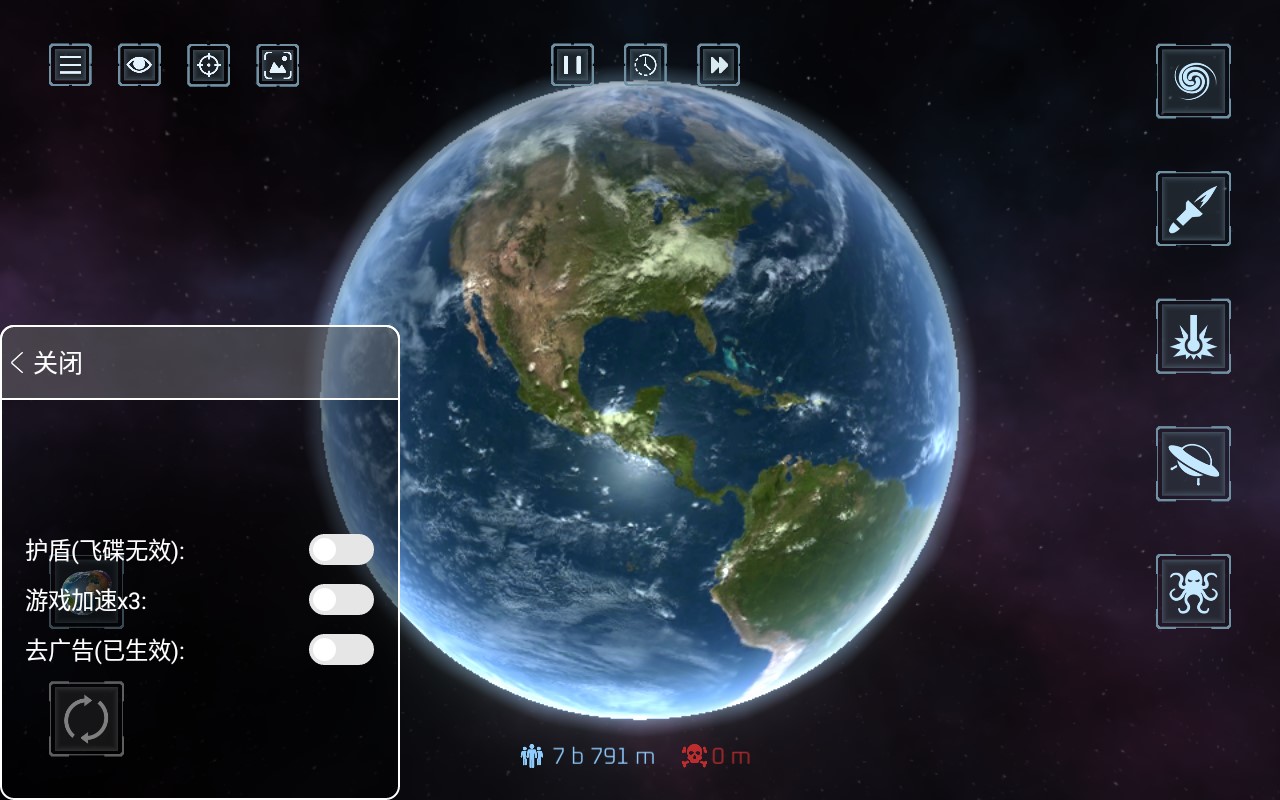Activate the crosshair target button

point(208,65)
